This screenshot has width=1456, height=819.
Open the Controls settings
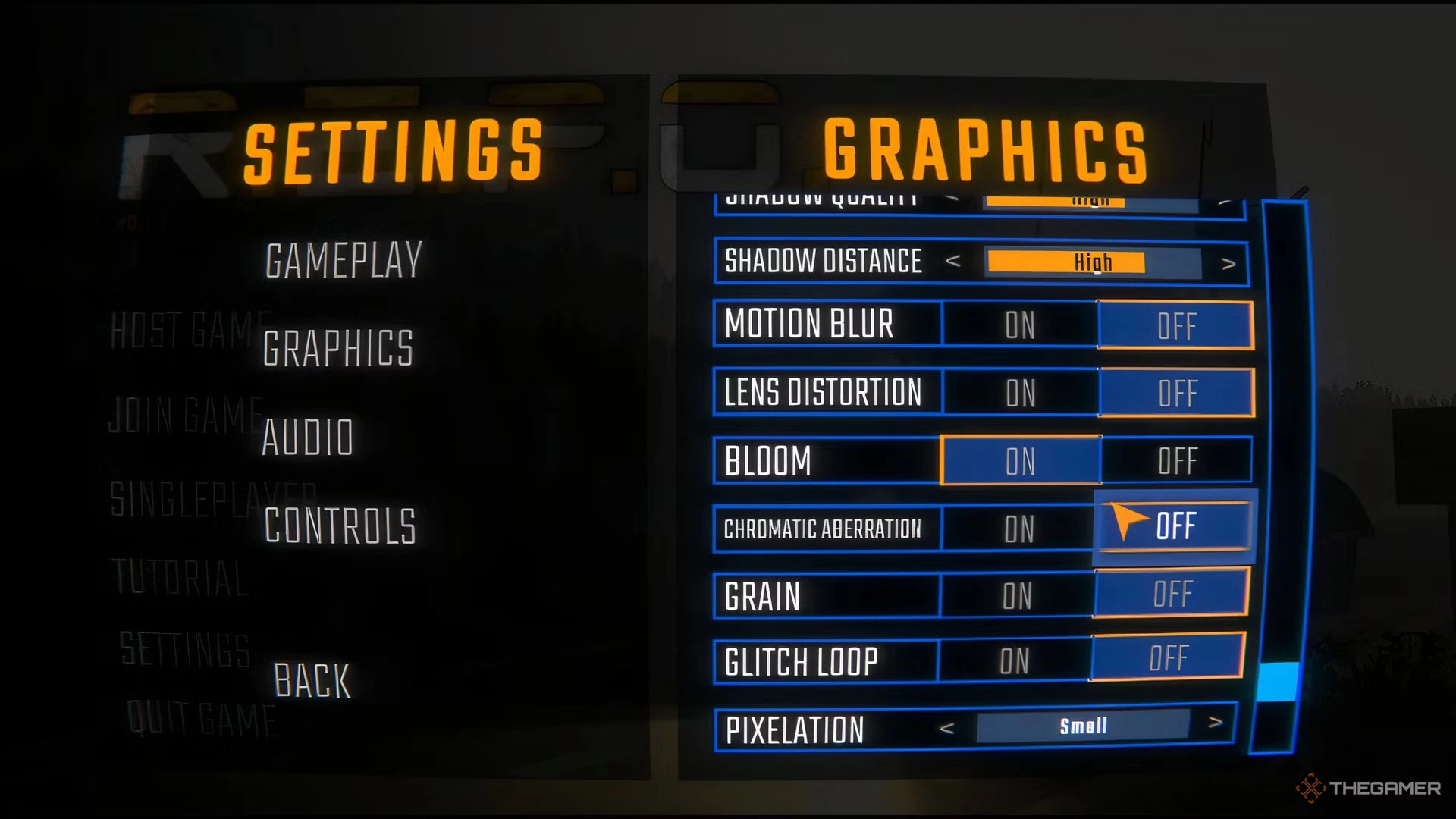(x=339, y=523)
